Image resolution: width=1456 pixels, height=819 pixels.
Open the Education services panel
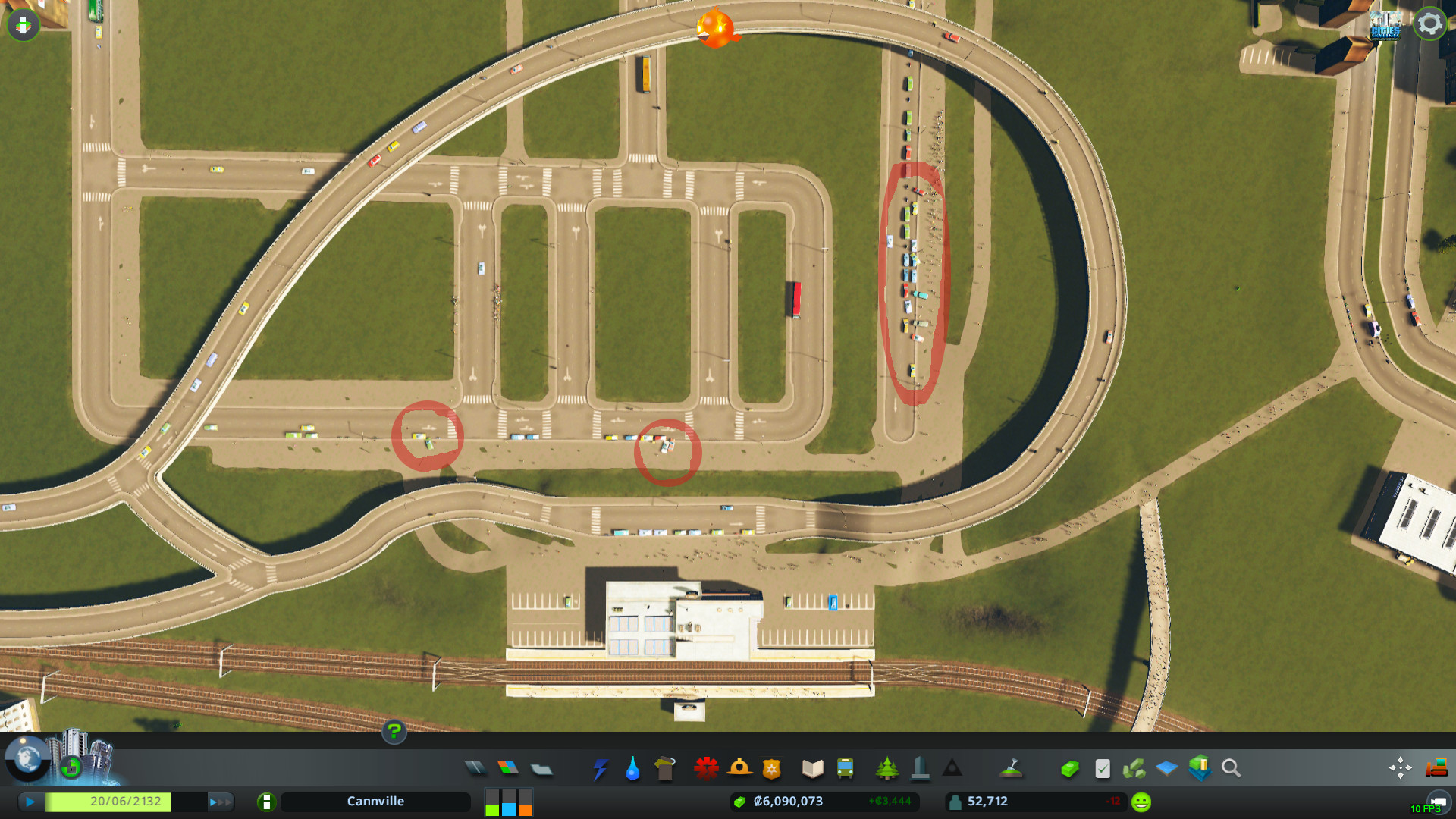[811, 767]
